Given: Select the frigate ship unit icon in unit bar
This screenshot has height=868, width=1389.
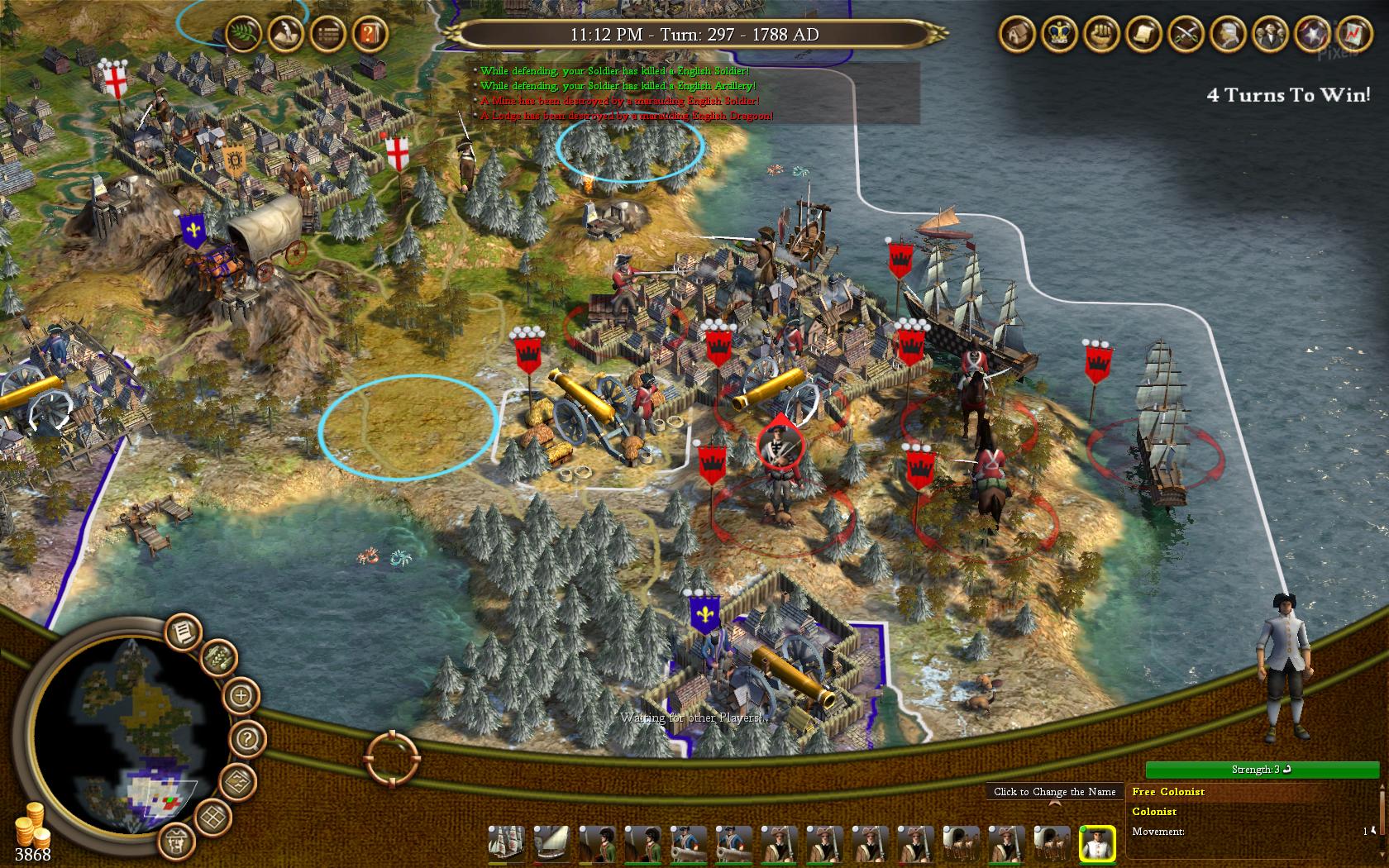Looking at the screenshot, I should pyautogui.click(x=505, y=844).
